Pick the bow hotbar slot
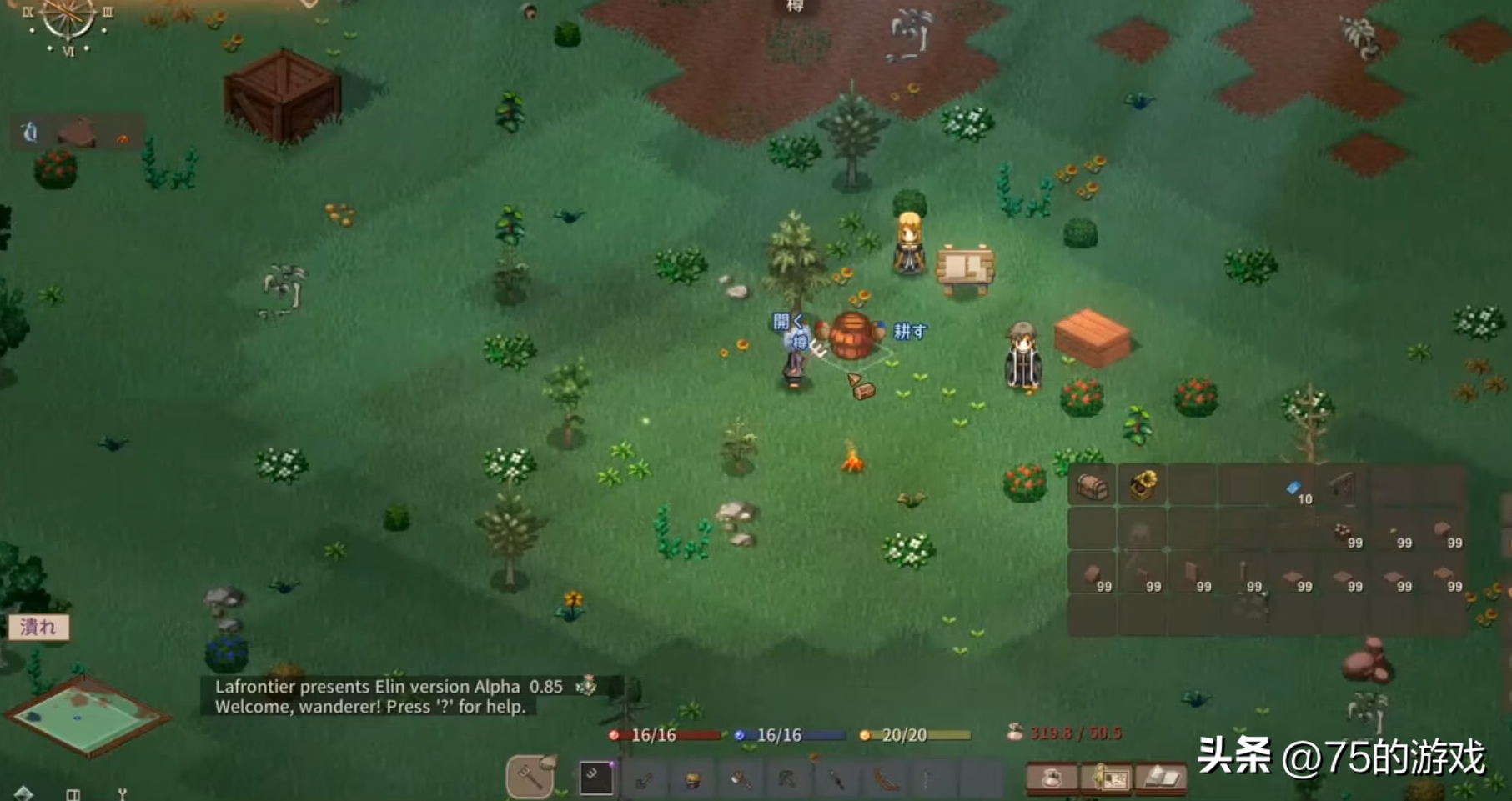 tap(884, 780)
